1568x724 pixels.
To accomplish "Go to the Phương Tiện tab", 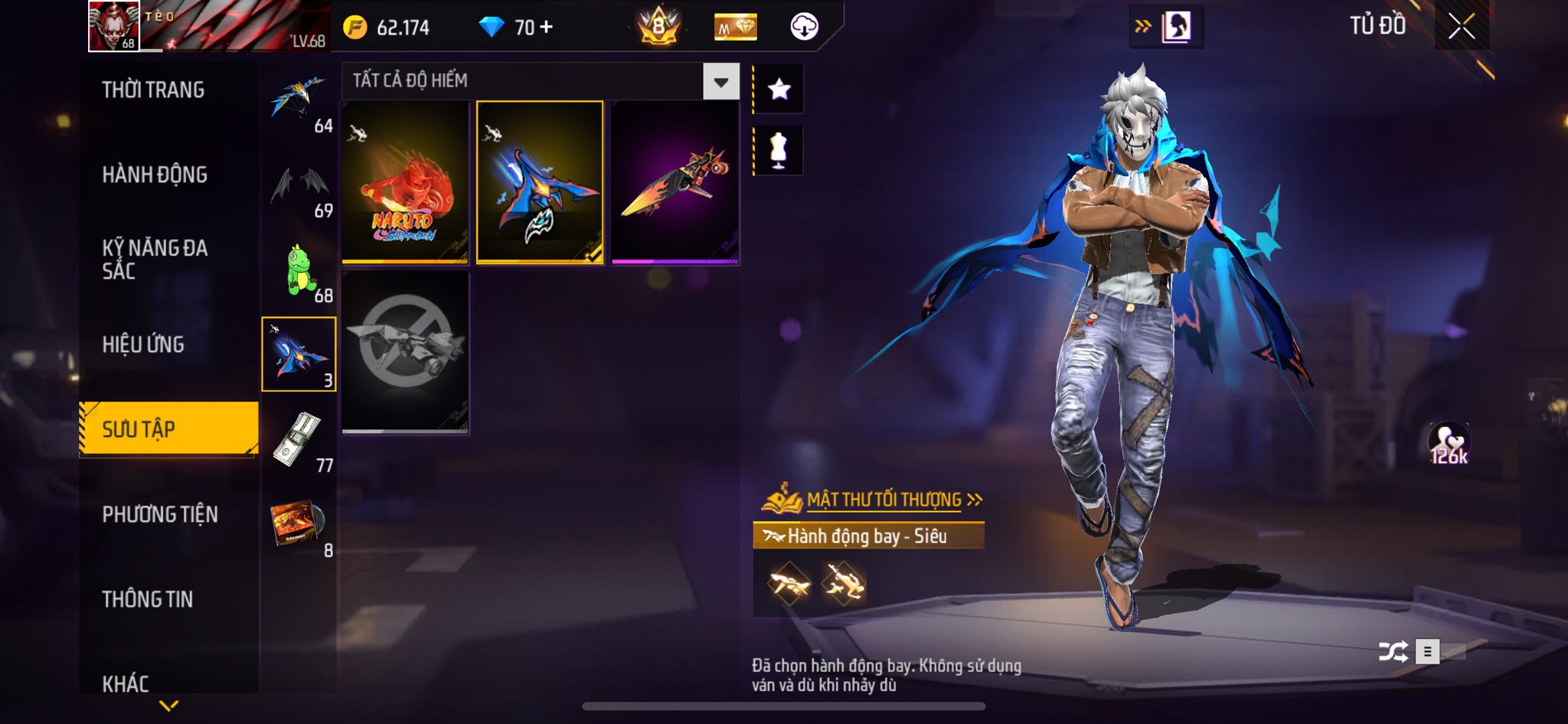I will coord(160,514).
